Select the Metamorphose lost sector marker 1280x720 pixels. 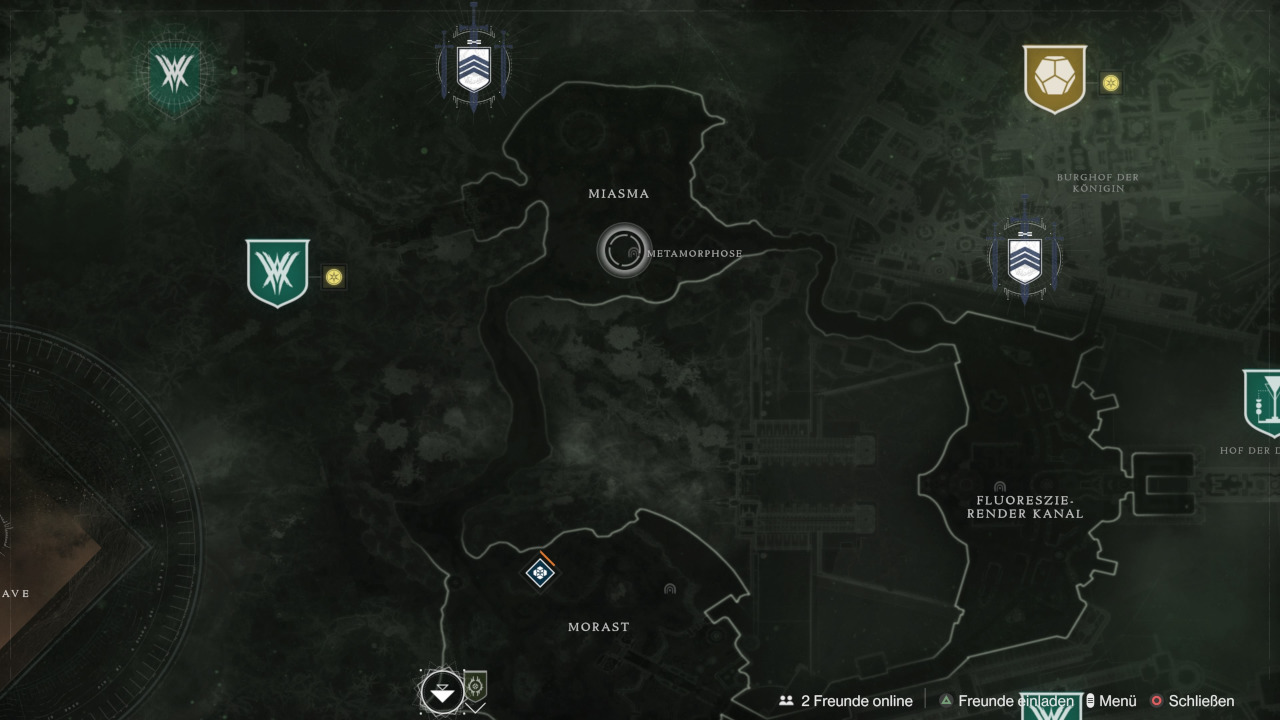tap(625, 250)
